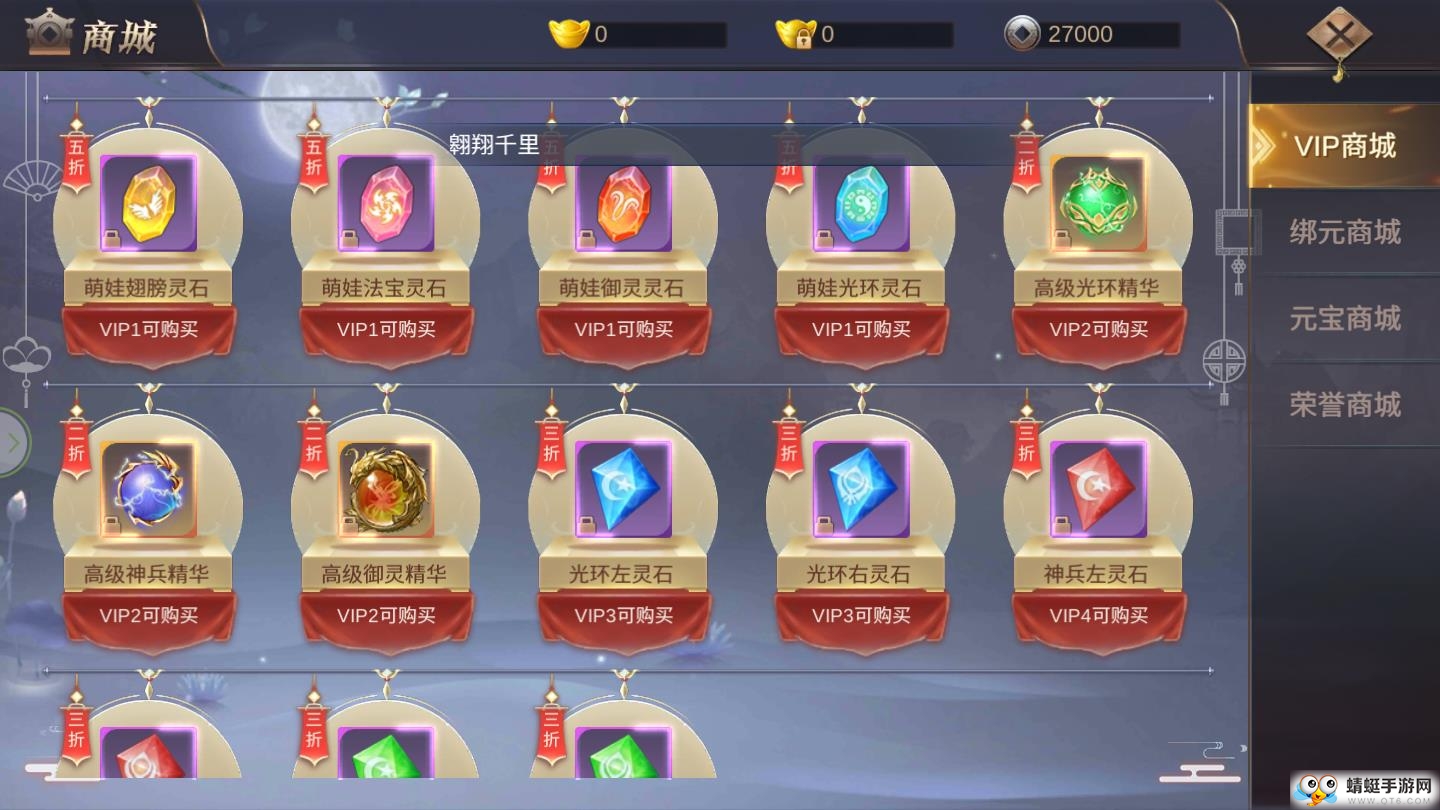1440x810 pixels.
Task: Click the 翱翔千里 announcement banner
Action: 497,144
